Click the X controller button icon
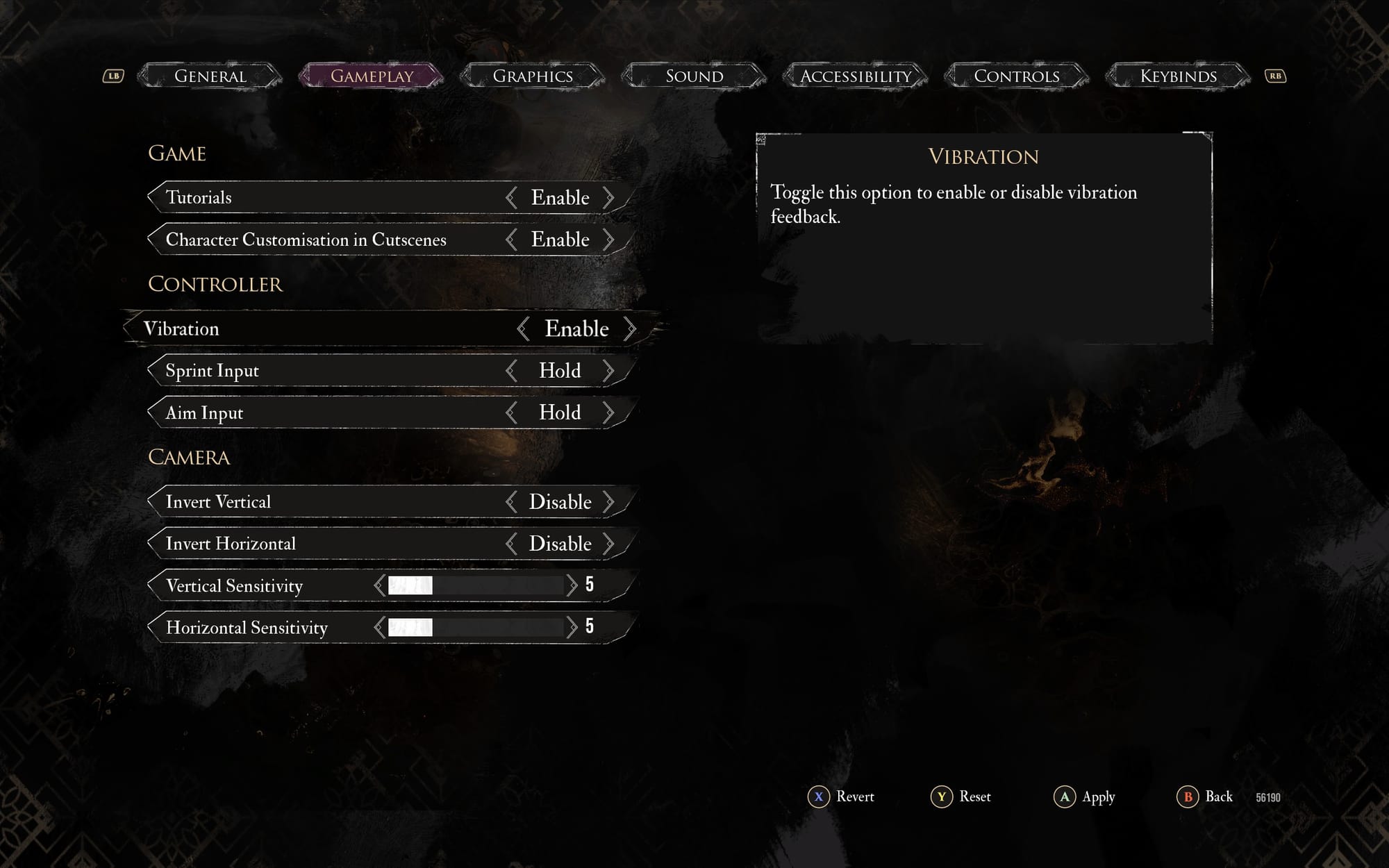Viewport: 1389px width, 868px height. point(819,797)
